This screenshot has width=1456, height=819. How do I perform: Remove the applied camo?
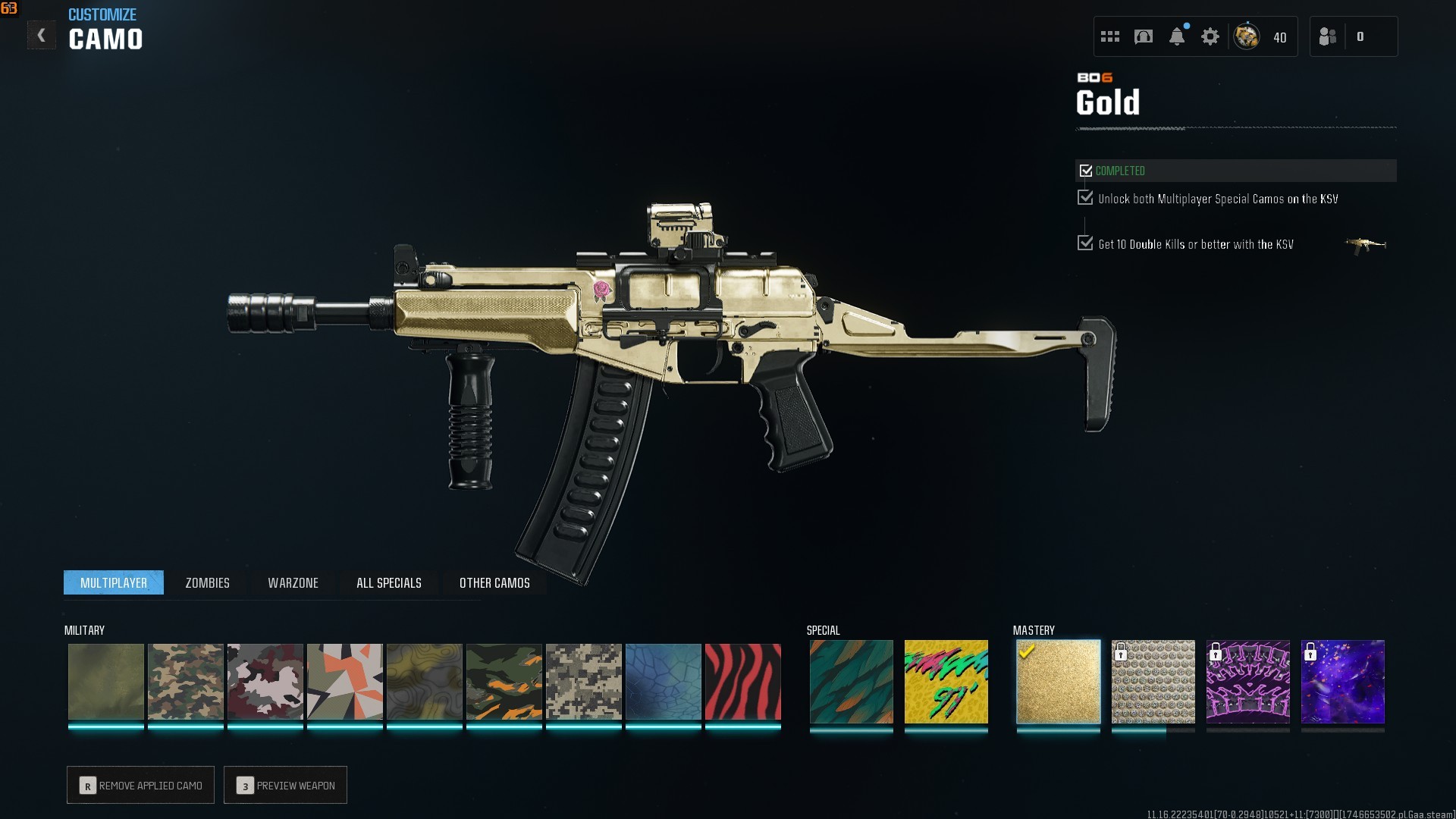tap(140, 786)
